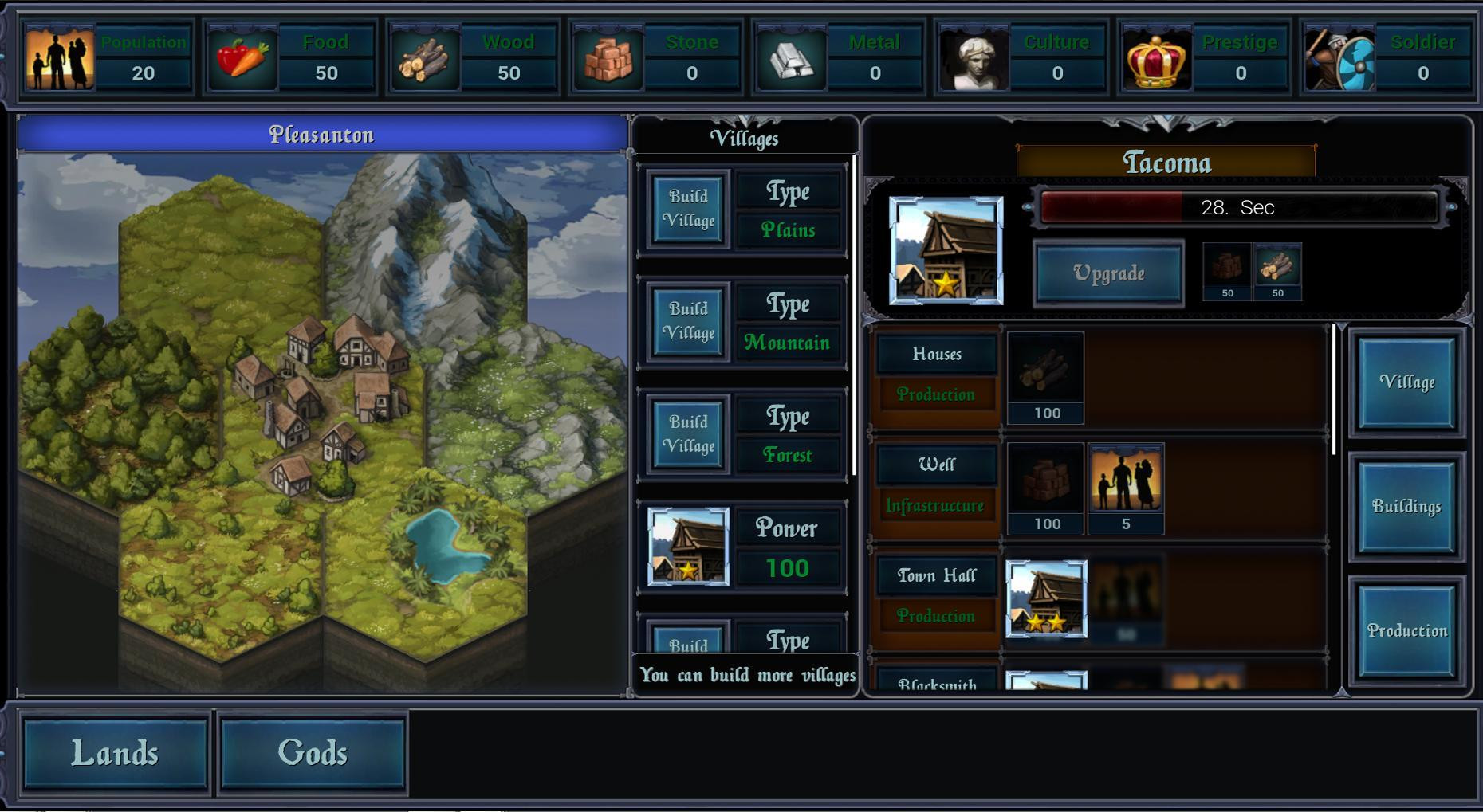
Task: Switch to the Village tab
Action: coord(1406,382)
